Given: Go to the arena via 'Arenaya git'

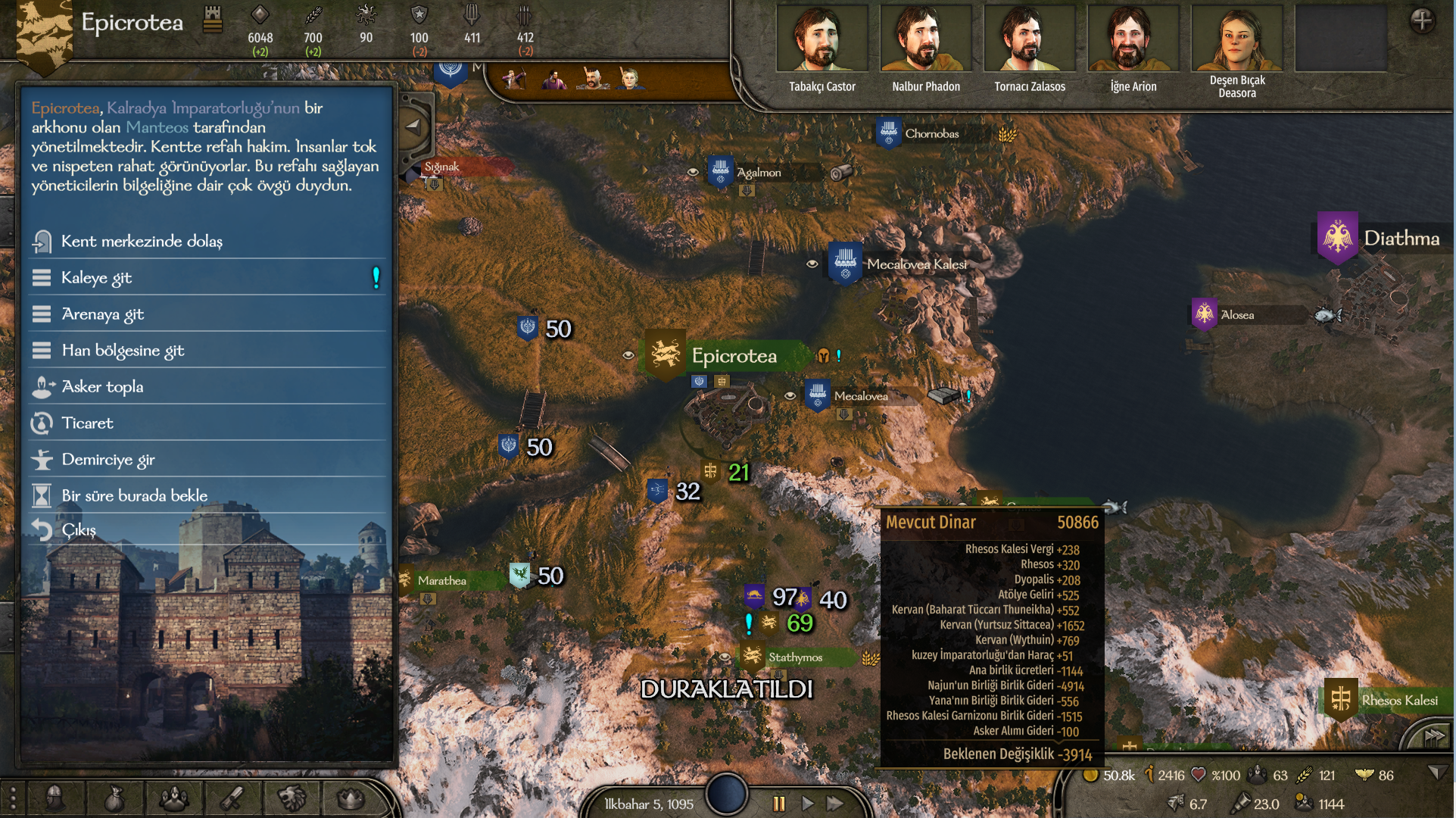Looking at the screenshot, I should pyautogui.click(x=102, y=314).
